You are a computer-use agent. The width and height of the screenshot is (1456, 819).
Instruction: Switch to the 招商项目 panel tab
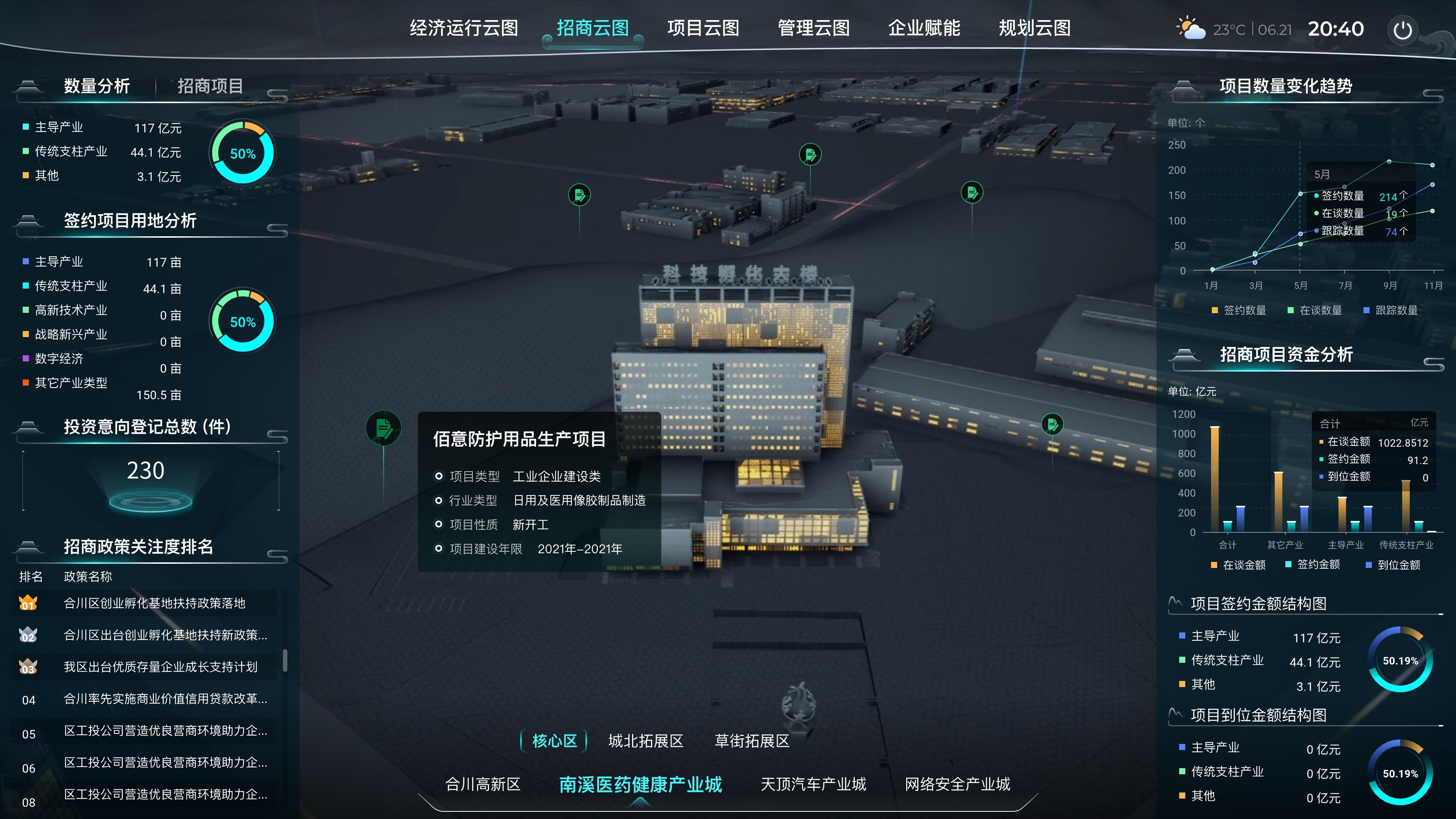tap(210, 86)
